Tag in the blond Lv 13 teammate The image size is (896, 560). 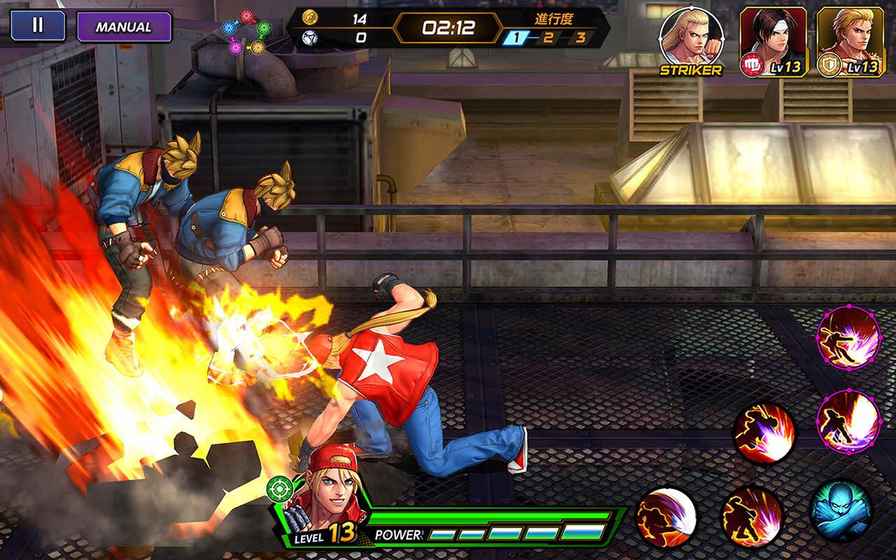pos(849,41)
